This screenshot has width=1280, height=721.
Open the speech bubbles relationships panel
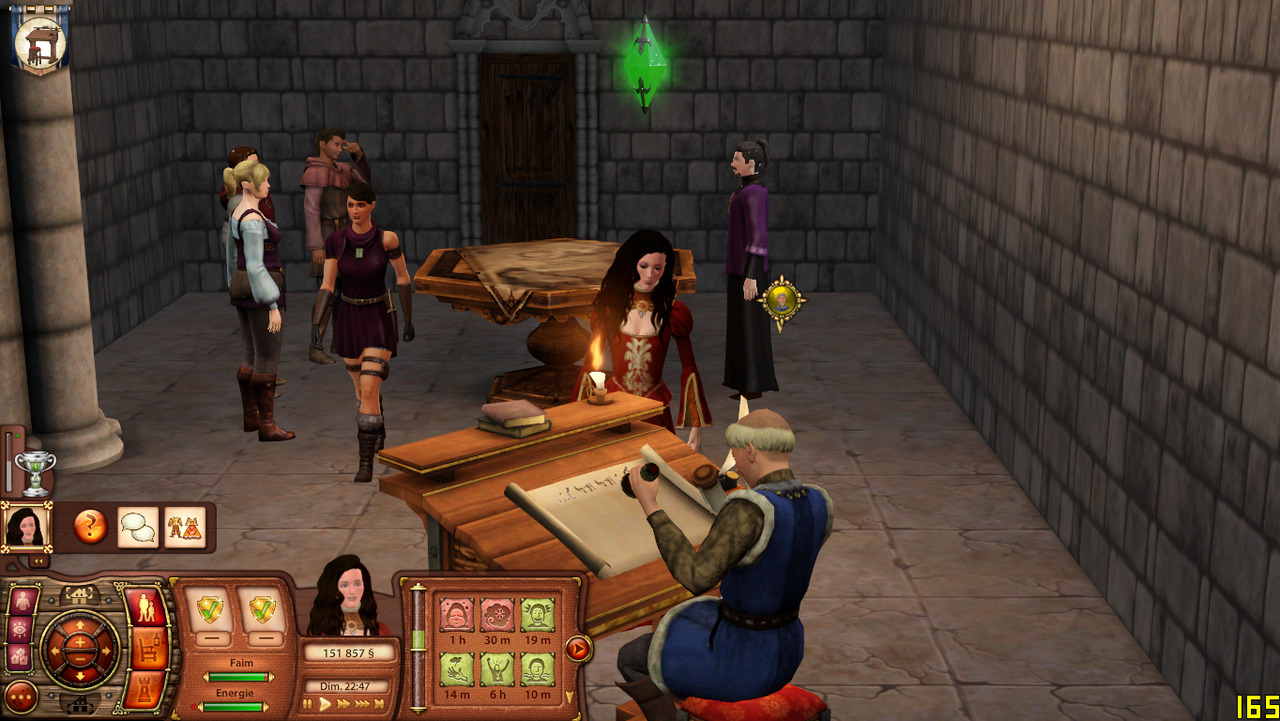coord(138,527)
